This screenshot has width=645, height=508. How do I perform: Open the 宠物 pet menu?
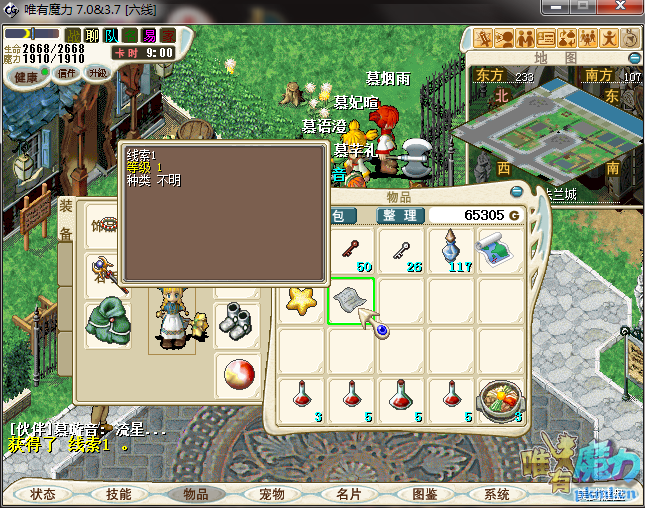click(271, 494)
